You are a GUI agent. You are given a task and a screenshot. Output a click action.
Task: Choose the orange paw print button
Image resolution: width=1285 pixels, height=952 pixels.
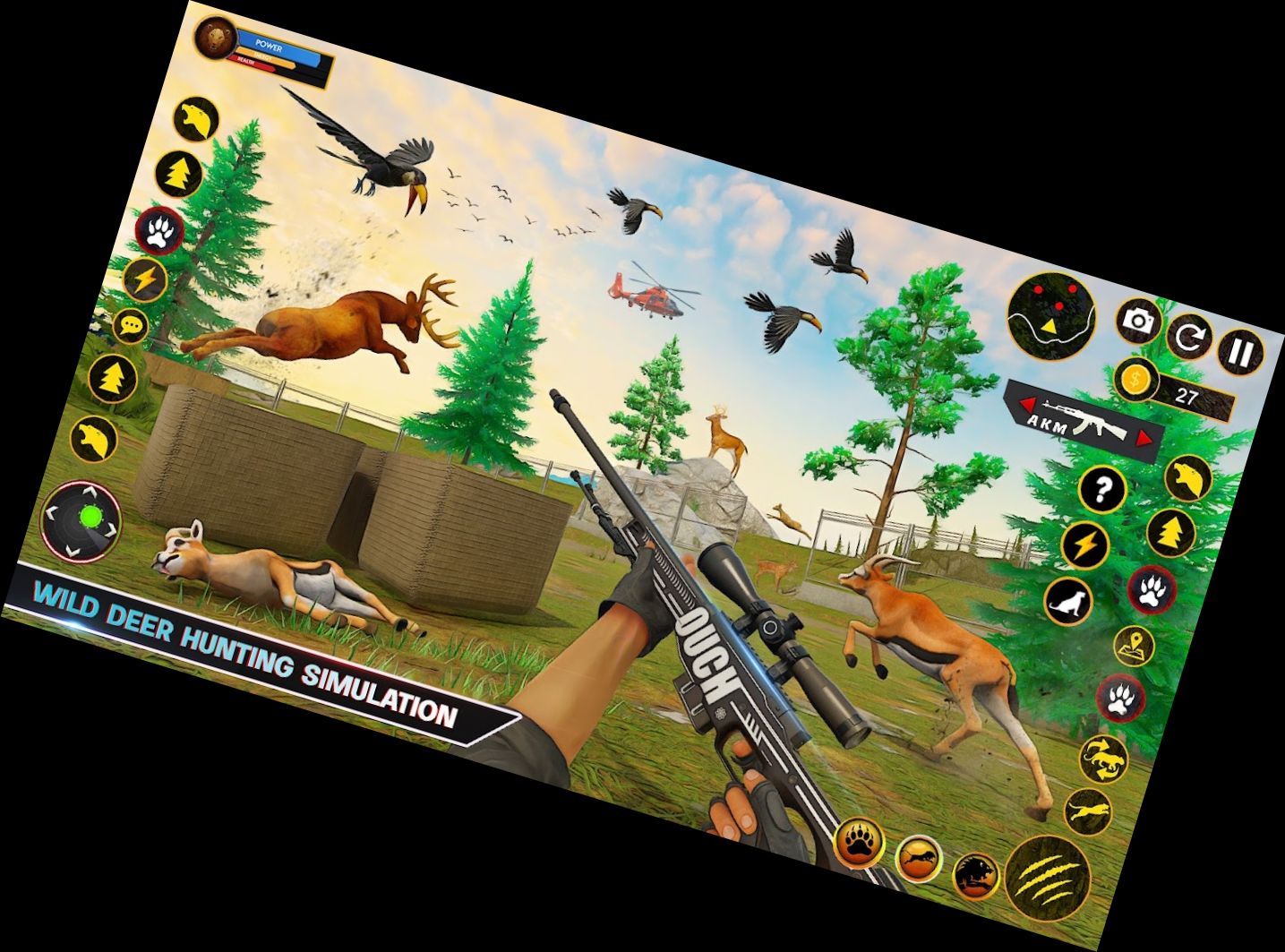pos(861,843)
